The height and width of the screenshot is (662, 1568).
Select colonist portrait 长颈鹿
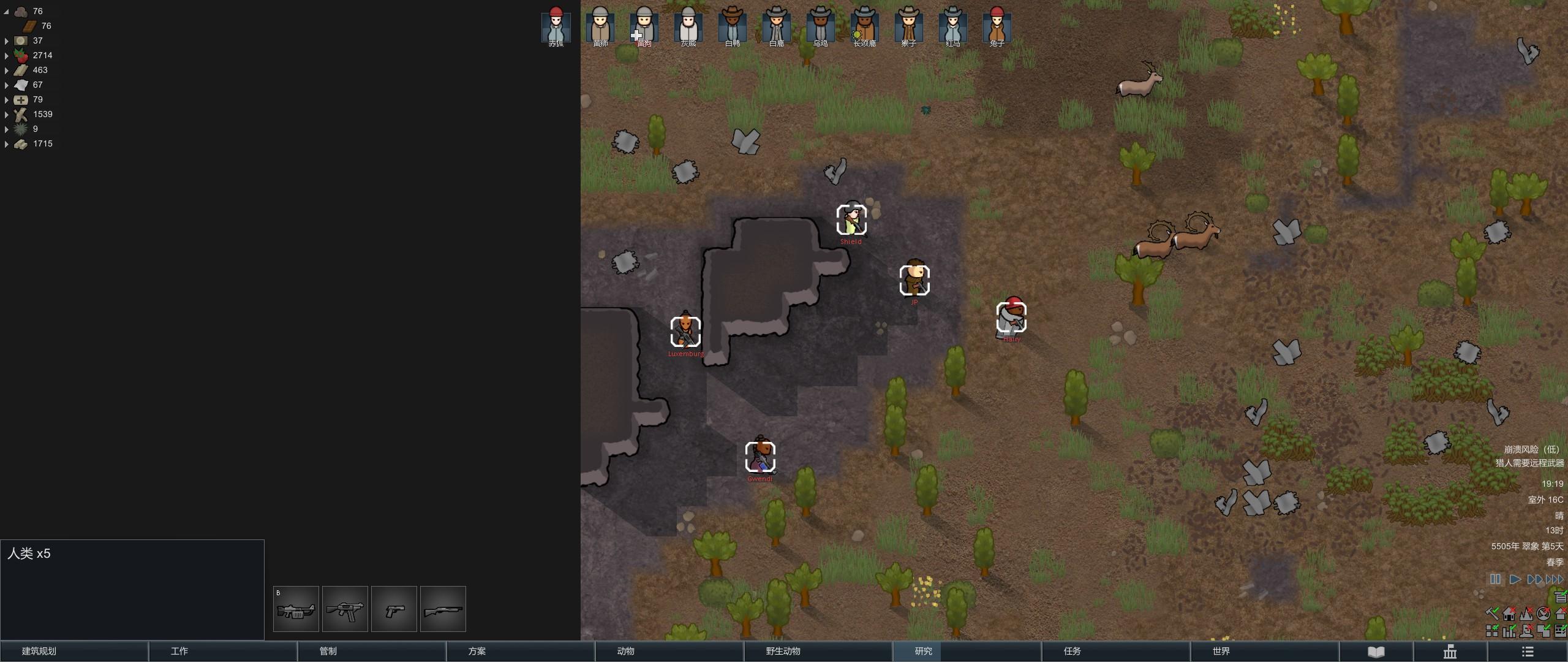[864, 26]
